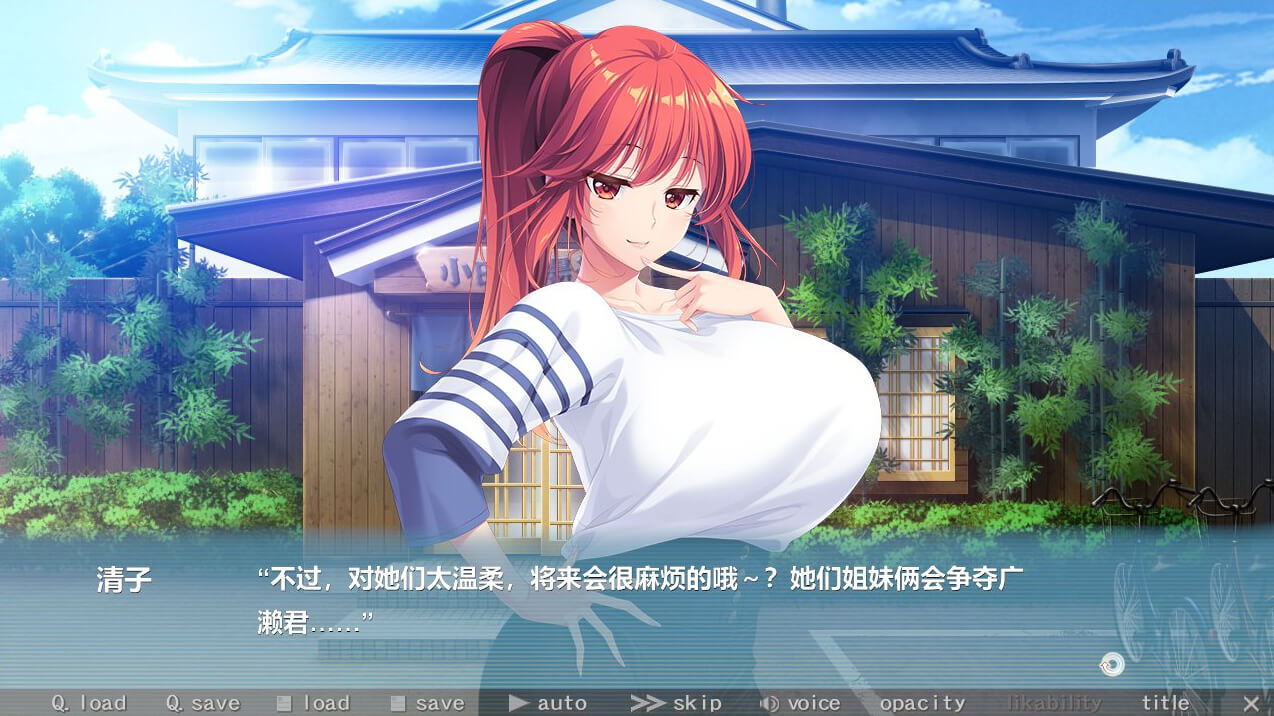The height and width of the screenshot is (716, 1274).
Task: Enable auto text advance
Action: point(548,703)
